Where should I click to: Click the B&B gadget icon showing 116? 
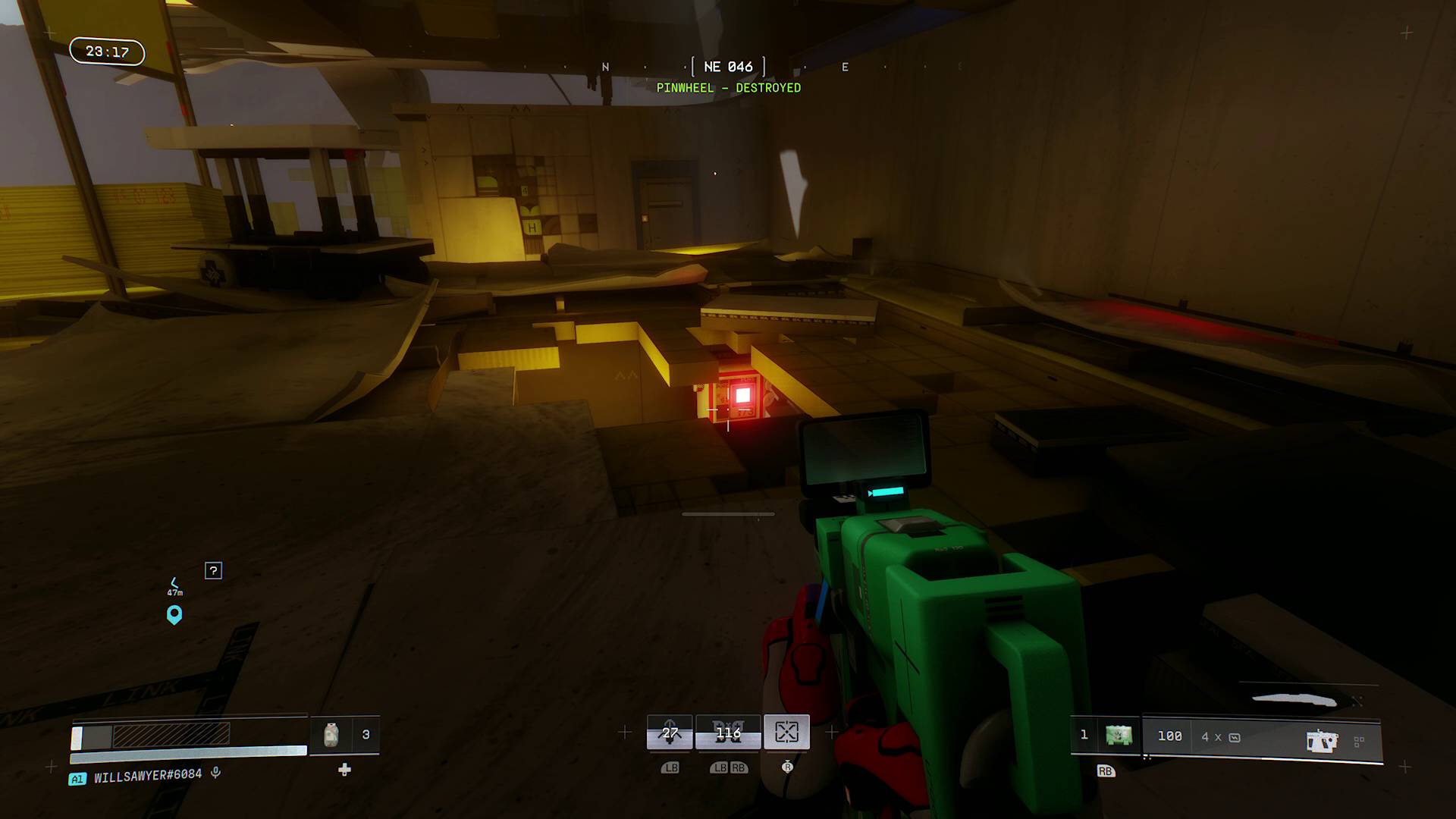click(728, 732)
